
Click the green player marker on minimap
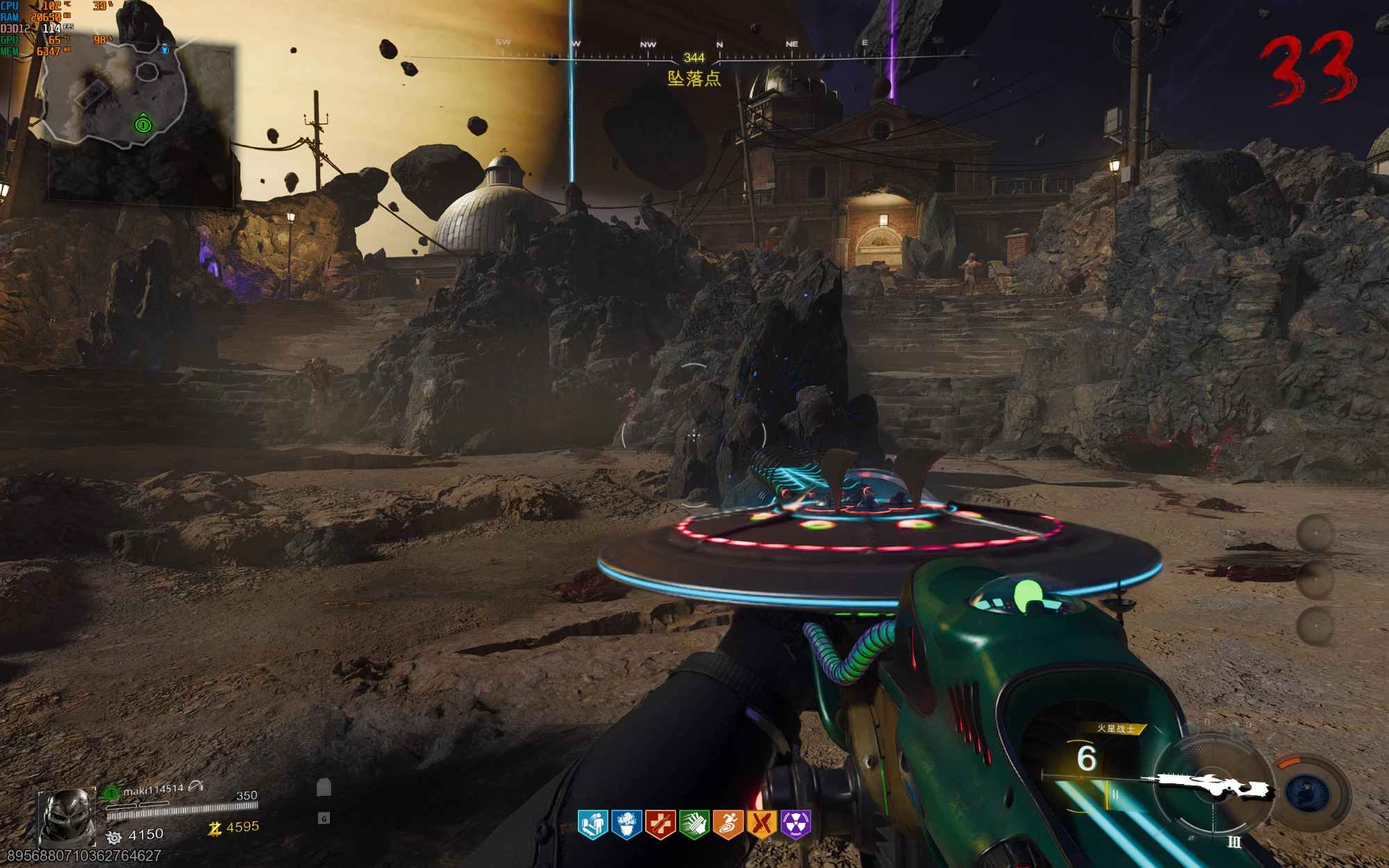143,125
